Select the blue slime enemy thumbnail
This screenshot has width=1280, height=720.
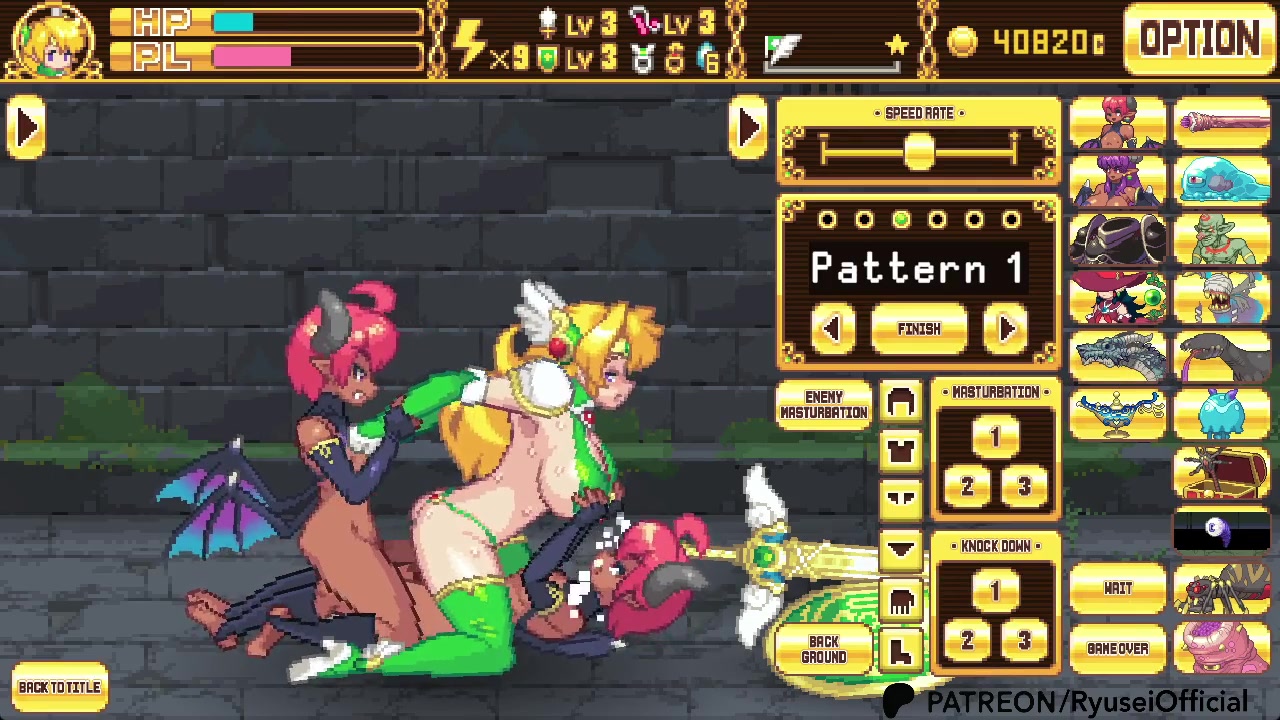pos(1223,181)
